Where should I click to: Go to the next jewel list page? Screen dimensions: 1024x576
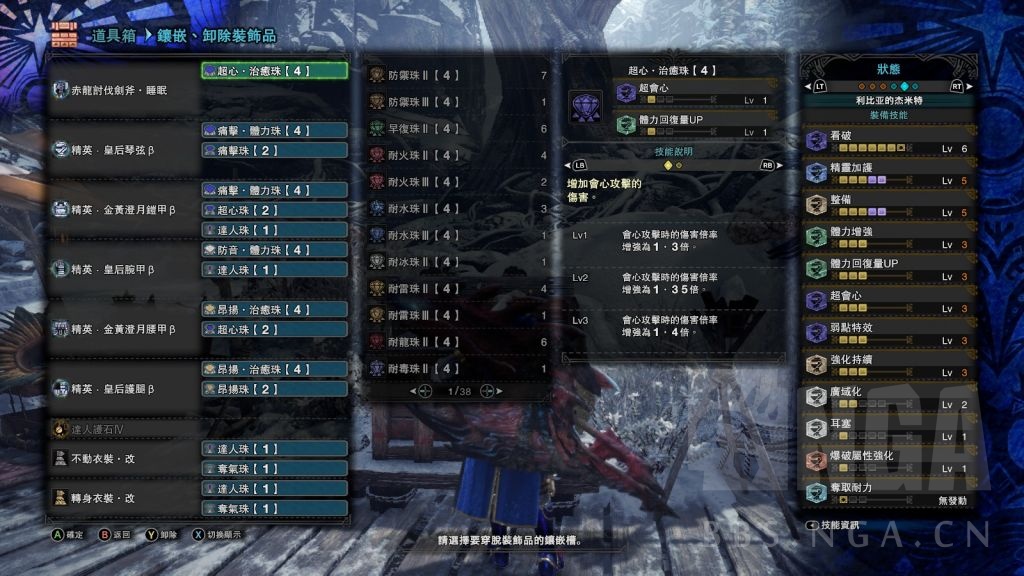click(487, 391)
